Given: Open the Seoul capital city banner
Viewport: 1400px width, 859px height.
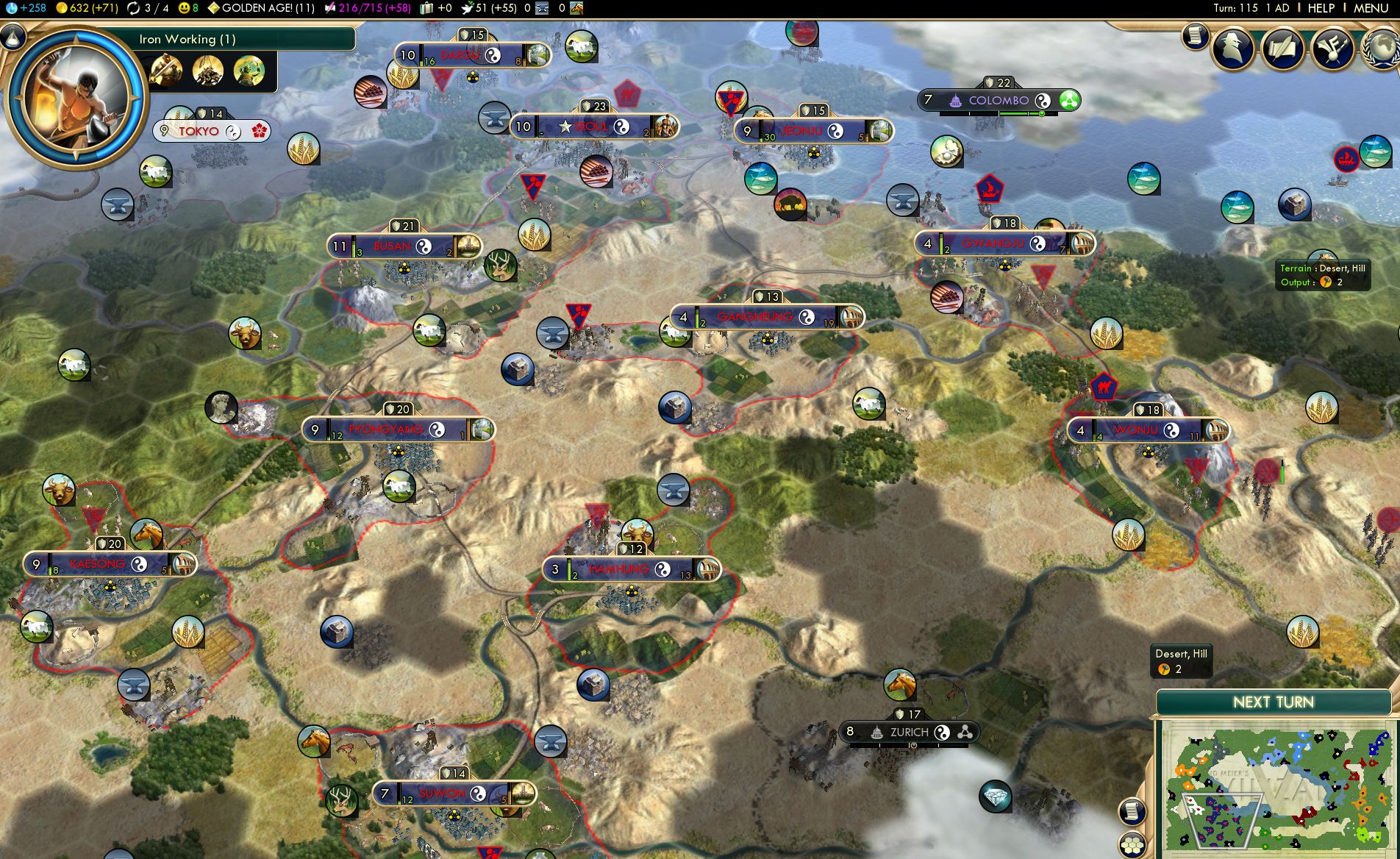Looking at the screenshot, I should coord(592,126).
